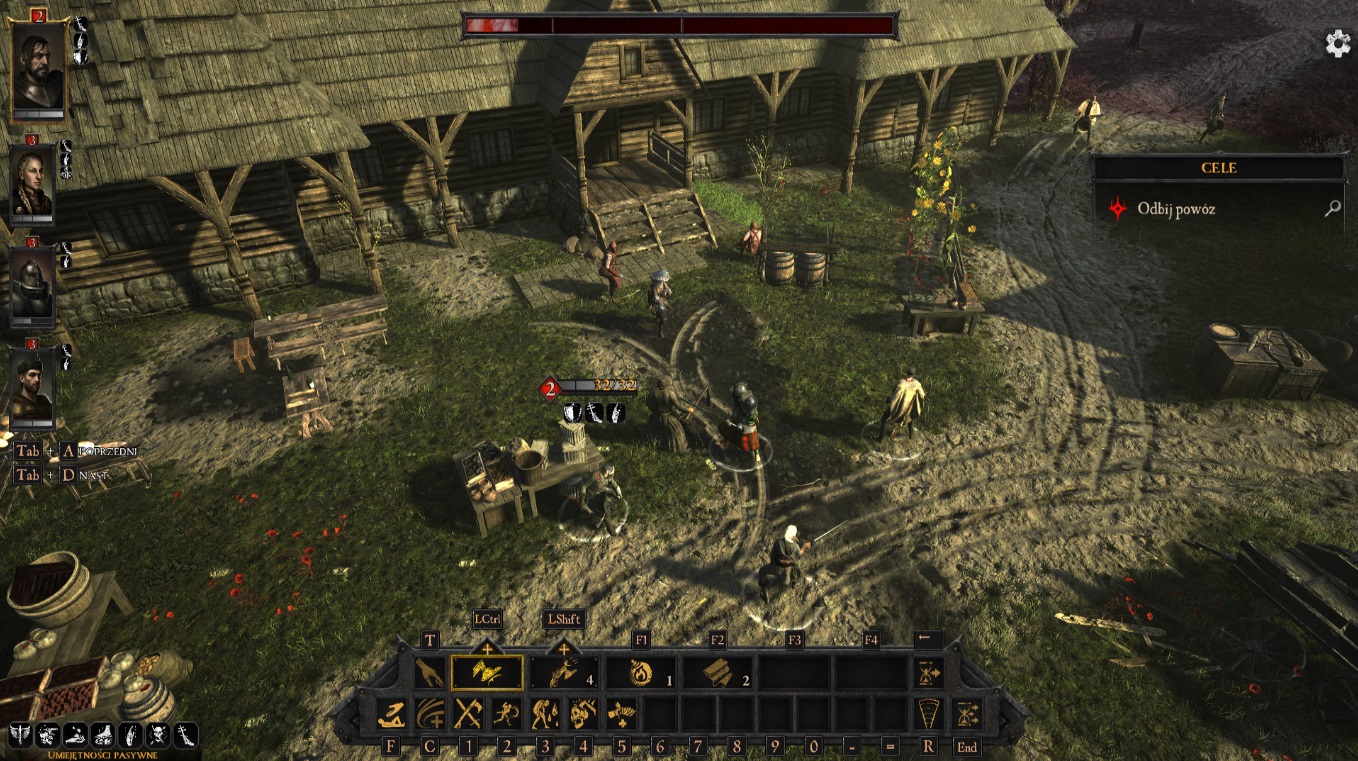
Task: Click the magnifier beside 'Odbij powóz'
Action: 1331,209
